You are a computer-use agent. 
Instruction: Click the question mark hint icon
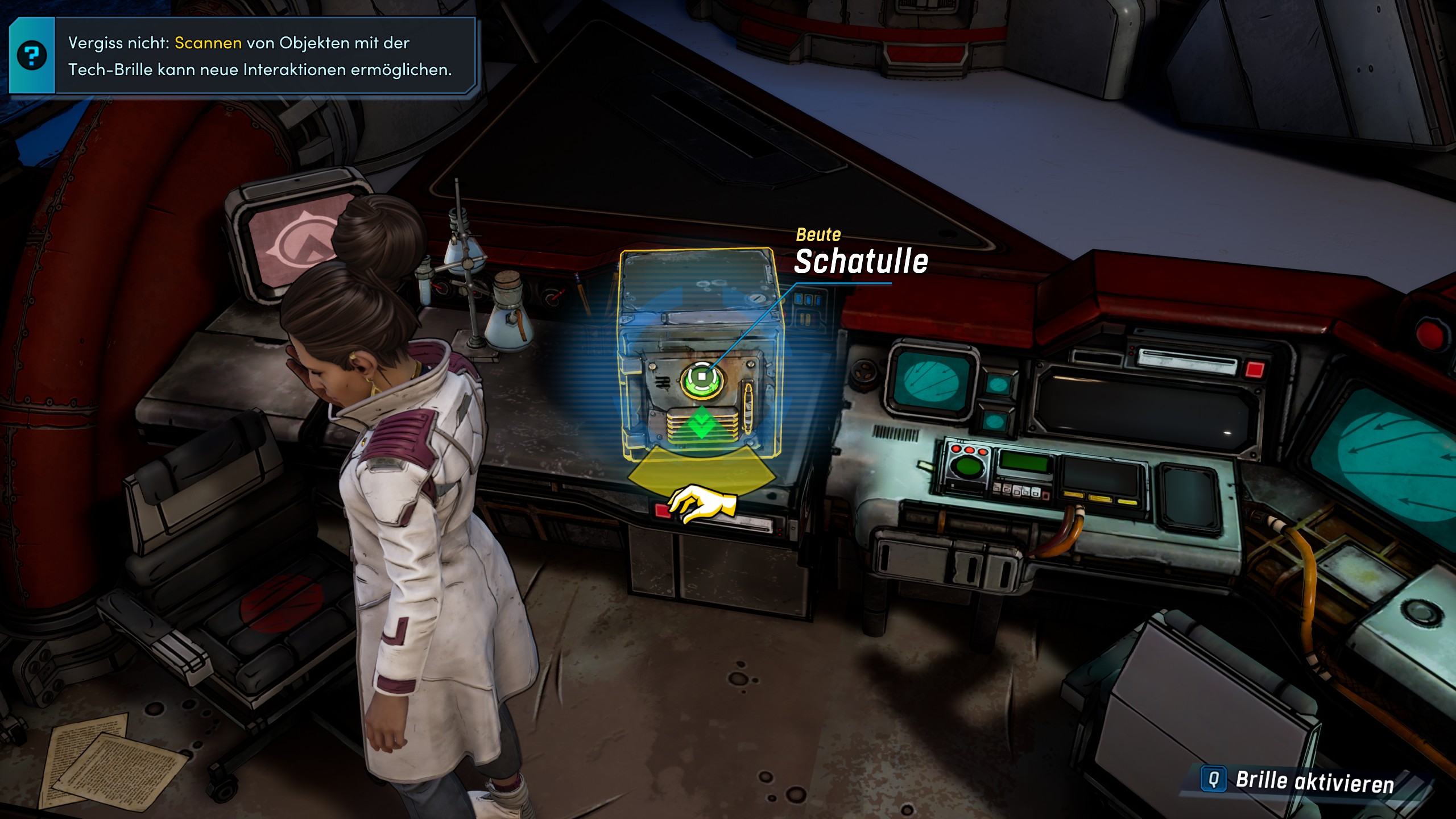[x=32, y=56]
